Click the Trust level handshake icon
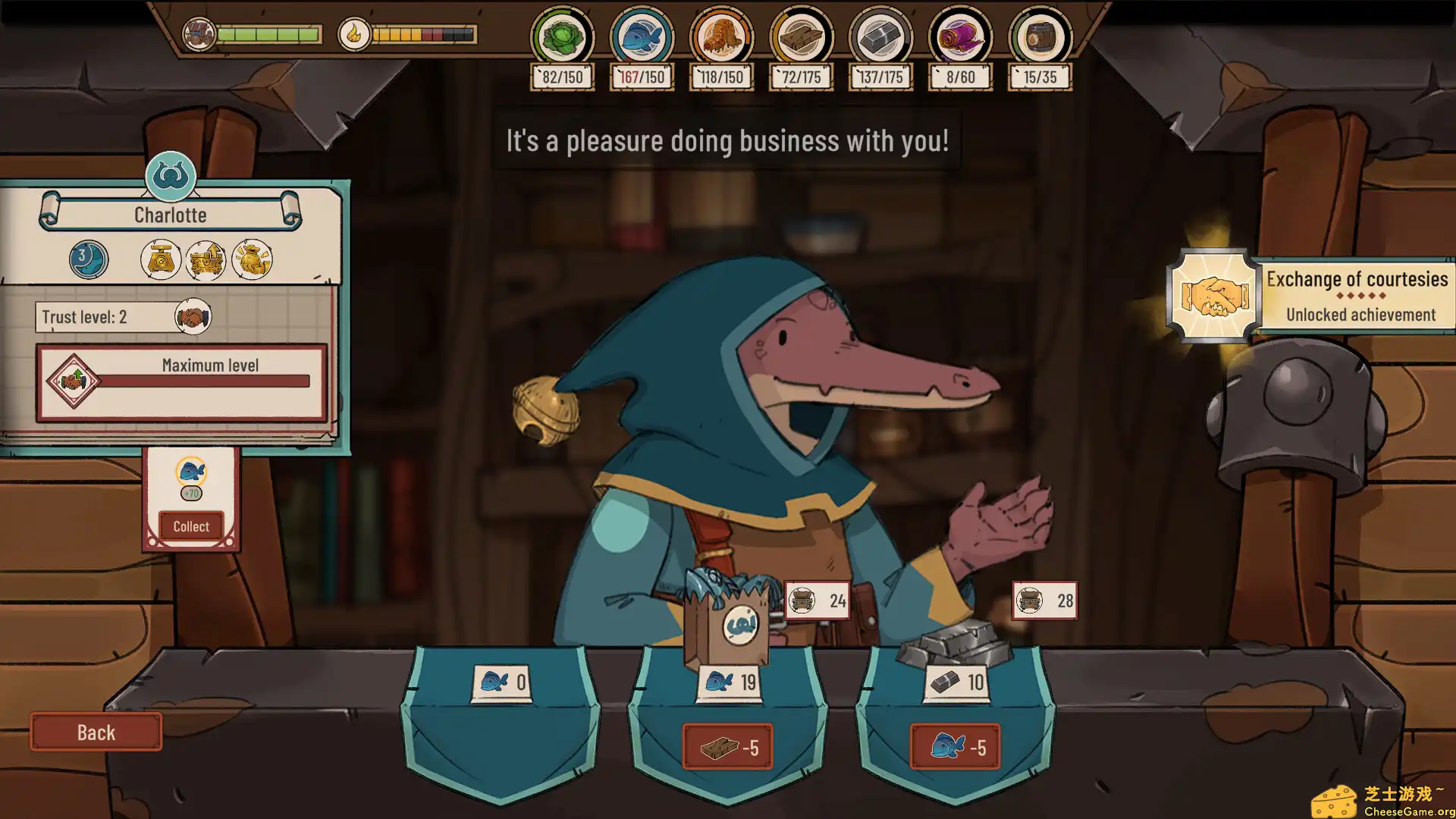This screenshot has width=1456, height=819. click(193, 316)
